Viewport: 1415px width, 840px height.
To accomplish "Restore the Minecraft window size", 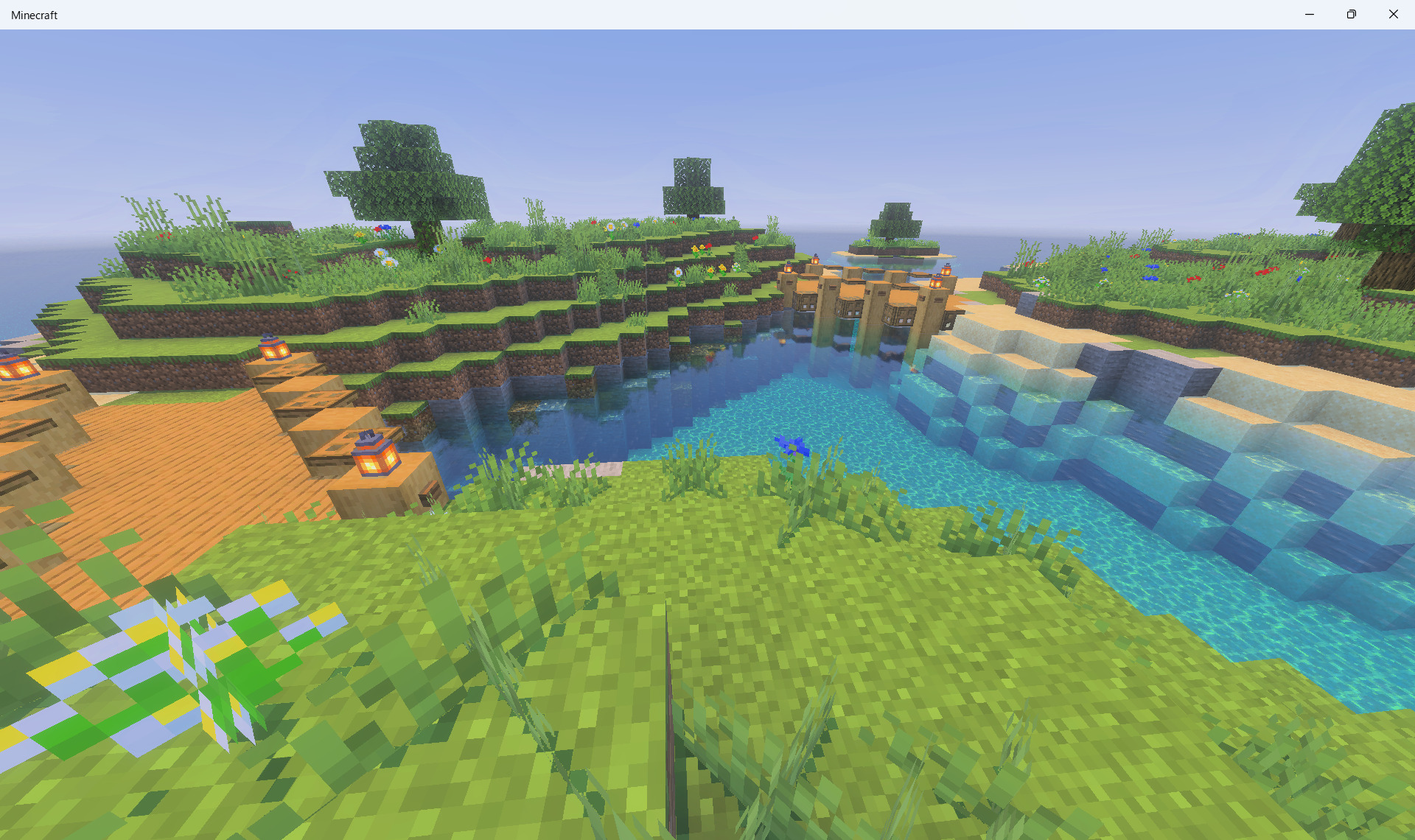I will (1351, 14).
